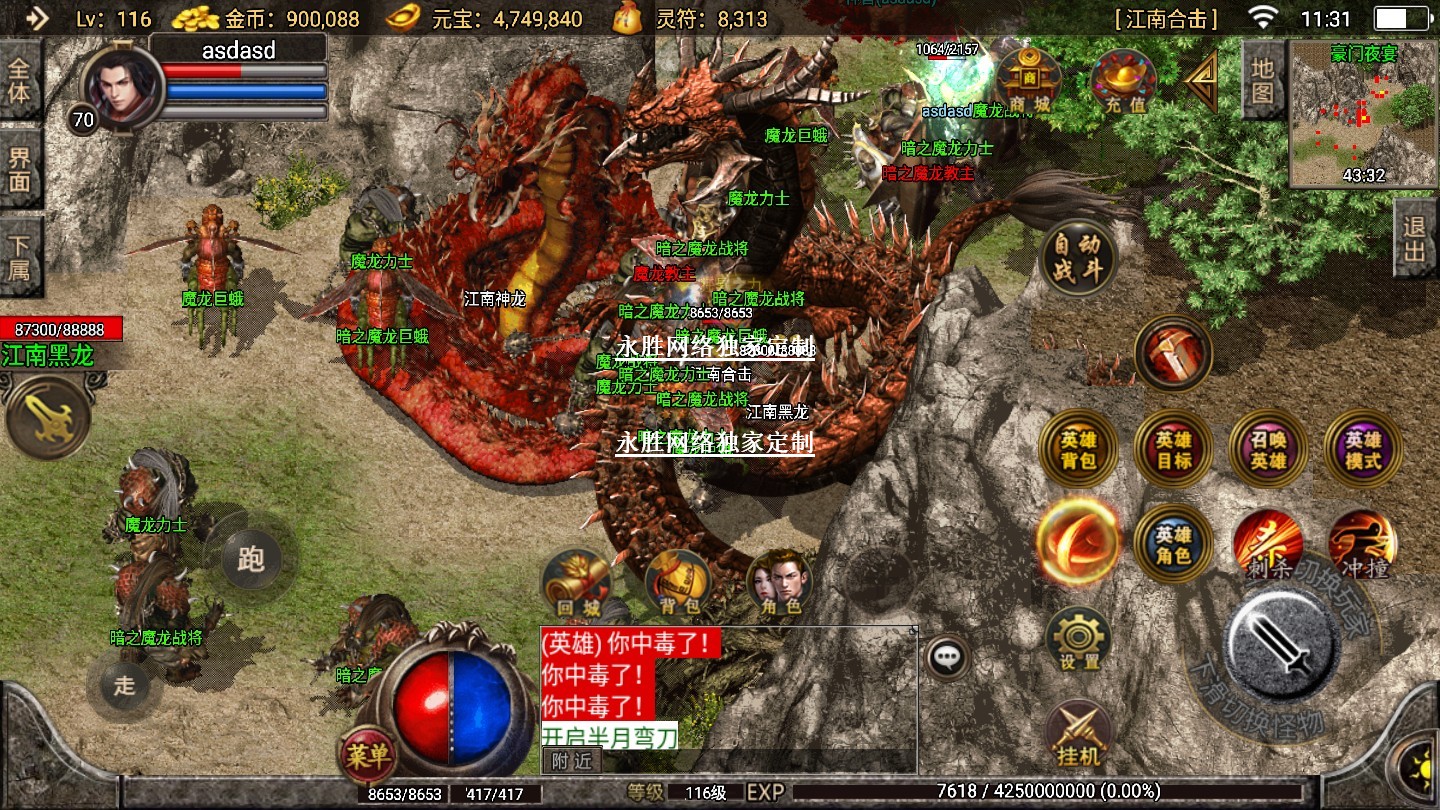Open the 菜单 menu button
The height and width of the screenshot is (810, 1440).
tap(366, 755)
